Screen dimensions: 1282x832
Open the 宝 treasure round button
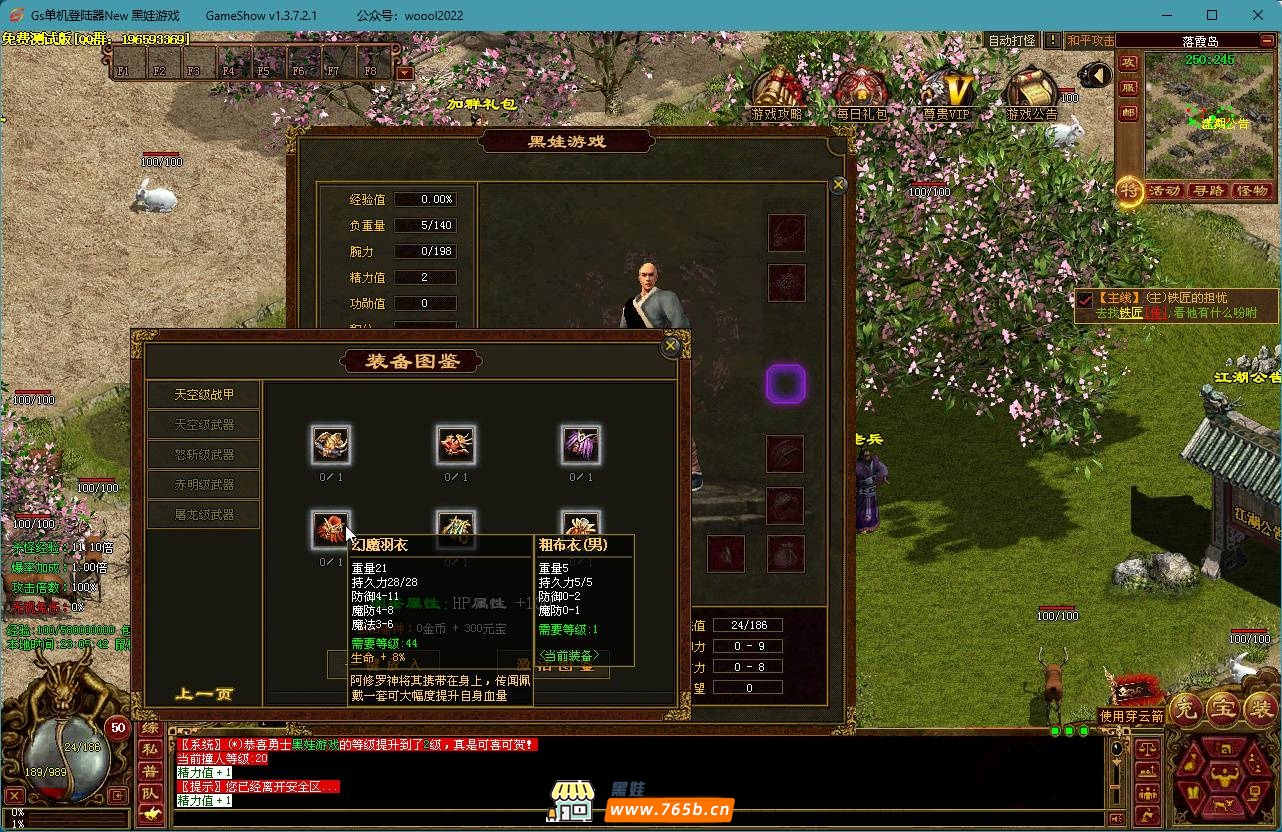point(1223,708)
